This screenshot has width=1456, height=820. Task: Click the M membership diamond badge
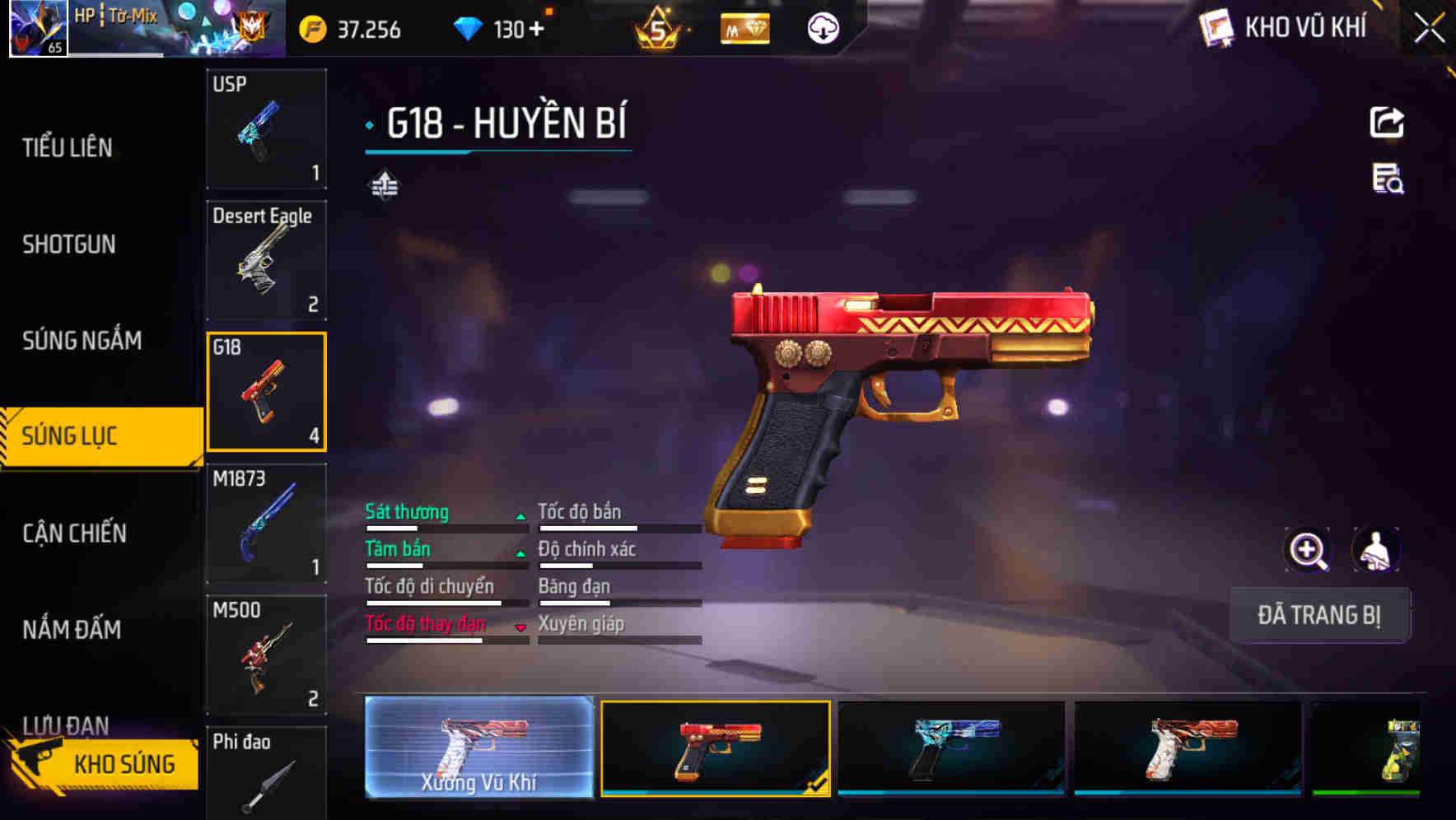(744, 29)
